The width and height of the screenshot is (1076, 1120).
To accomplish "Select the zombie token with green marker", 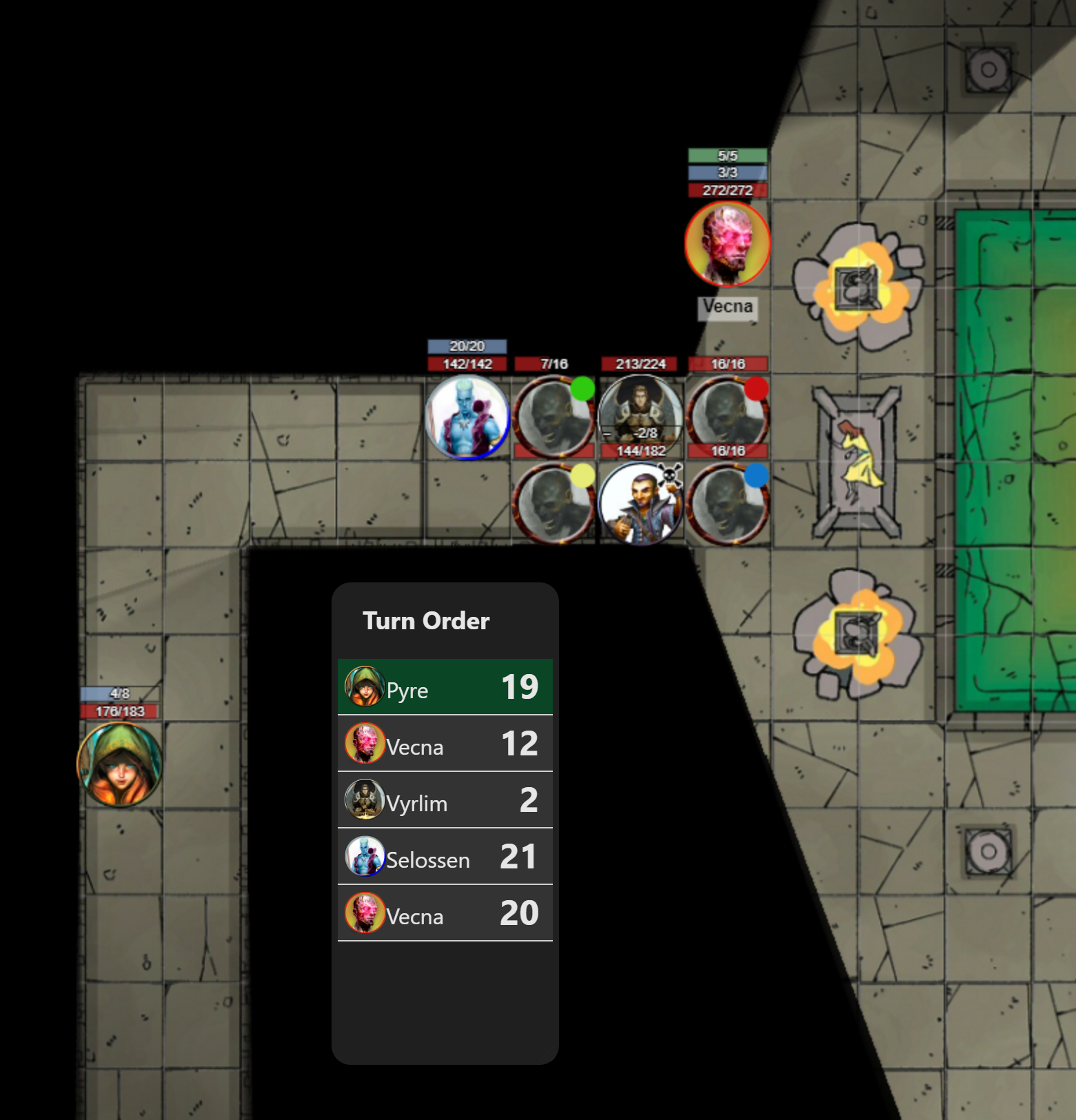I will [553, 417].
